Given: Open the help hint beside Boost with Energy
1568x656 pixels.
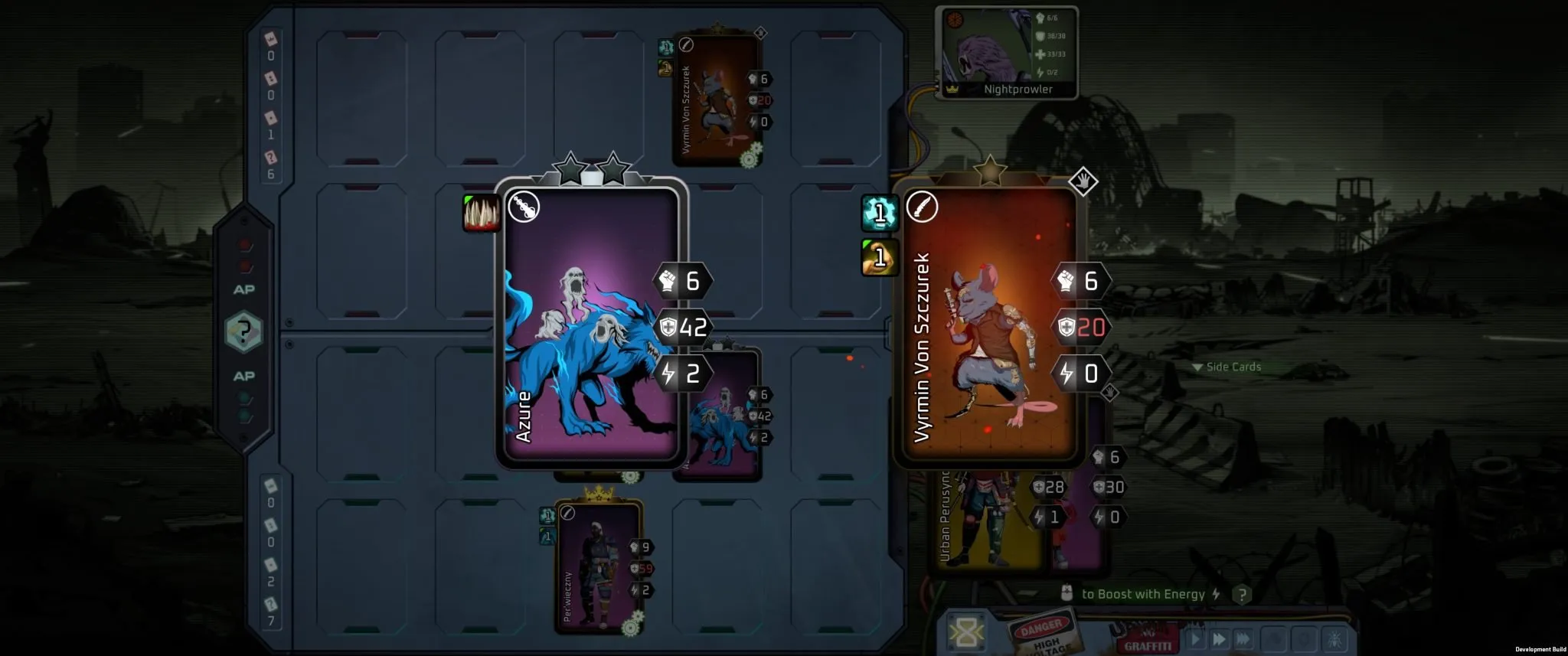Looking at the screenshot, I should 1242,594.
